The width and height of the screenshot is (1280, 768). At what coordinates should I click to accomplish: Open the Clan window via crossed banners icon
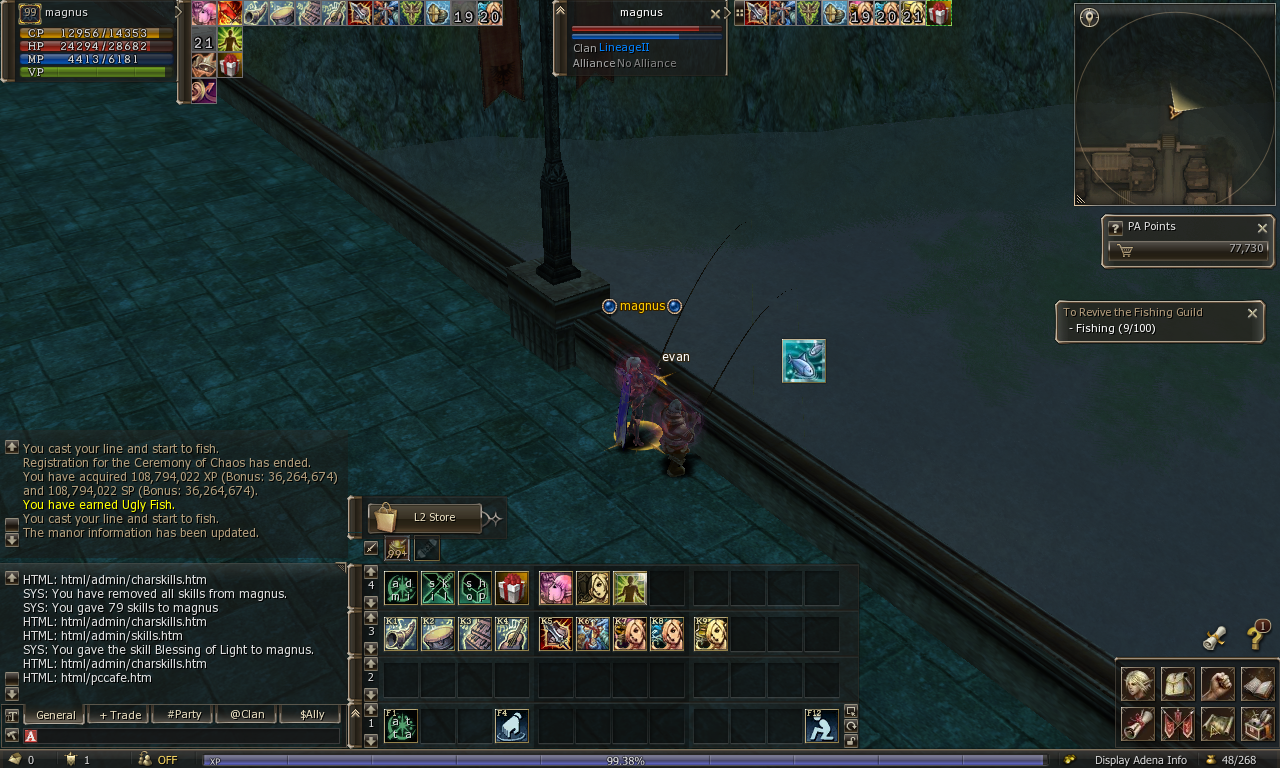pos(1177,723)
